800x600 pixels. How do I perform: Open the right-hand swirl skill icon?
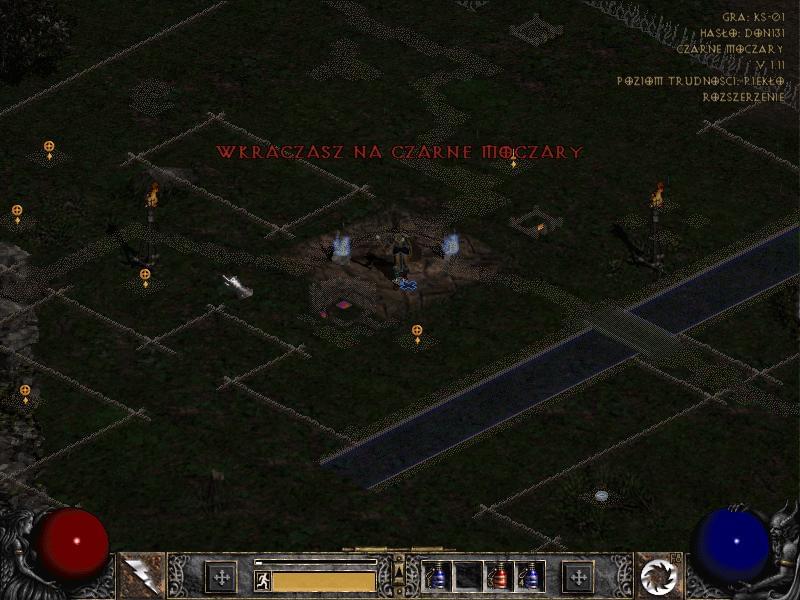pyautogui.click(x=659, y=576)
